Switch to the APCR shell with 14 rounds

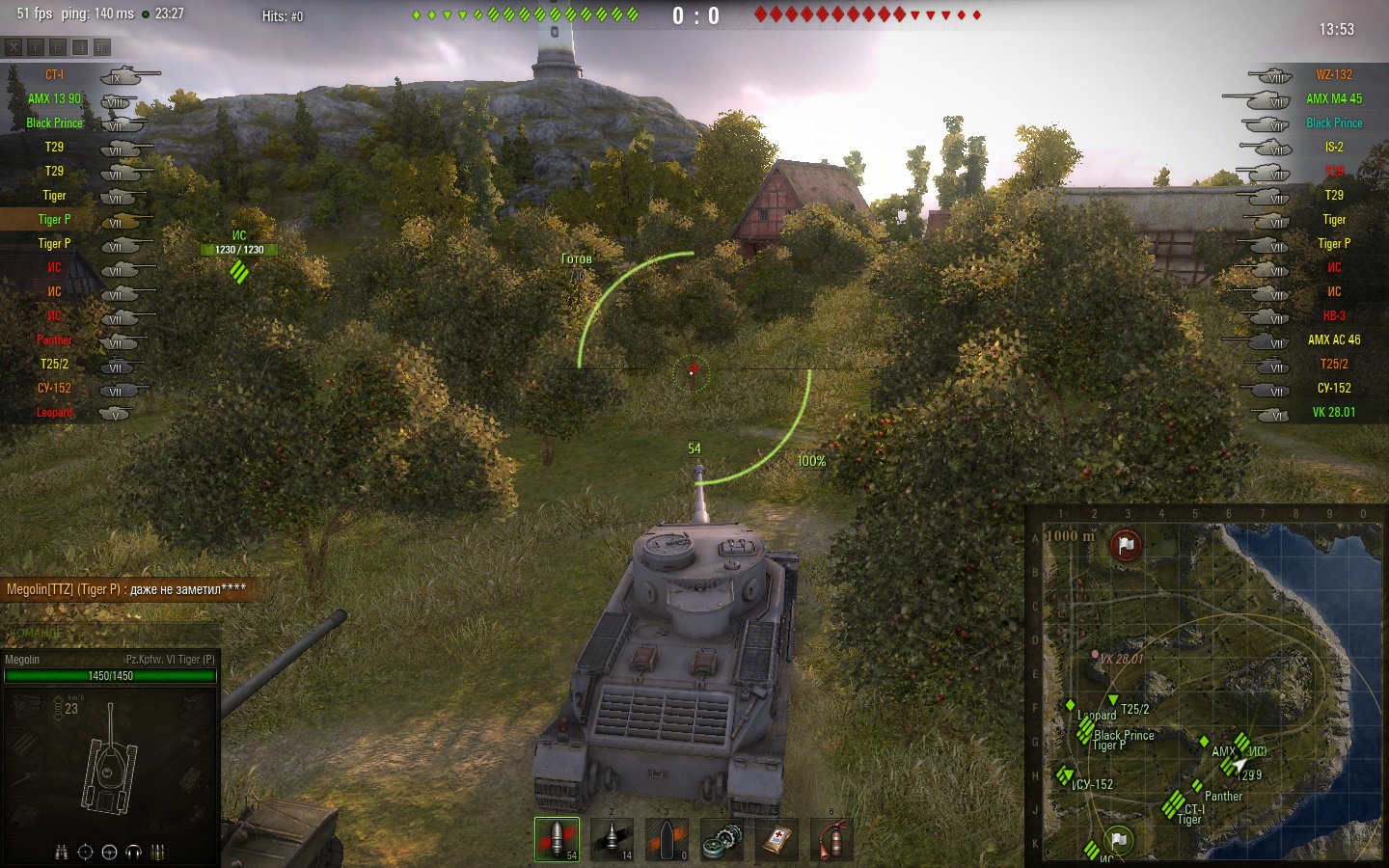tap(612, 839)
